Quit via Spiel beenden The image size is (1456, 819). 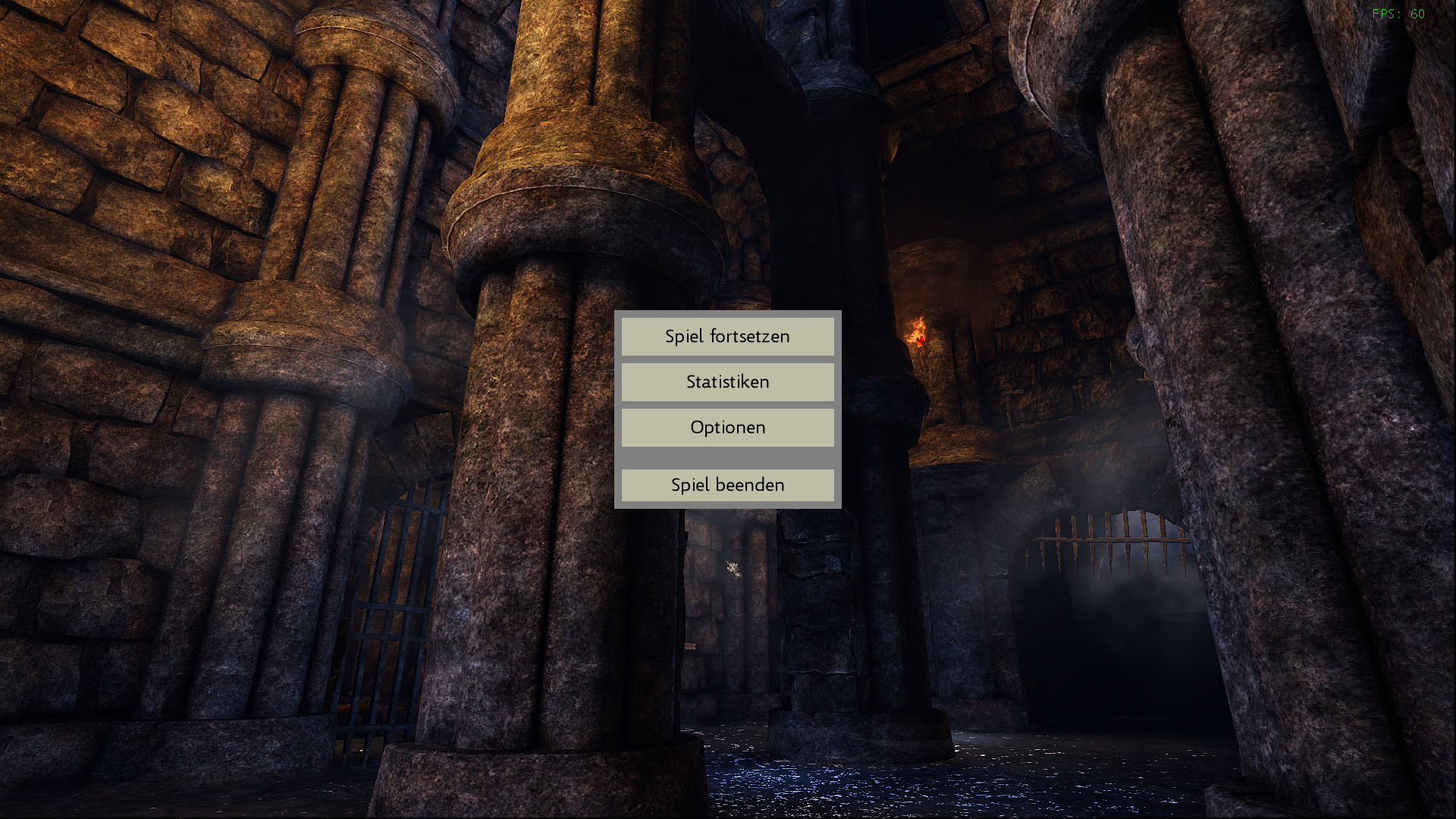[727, 485]
